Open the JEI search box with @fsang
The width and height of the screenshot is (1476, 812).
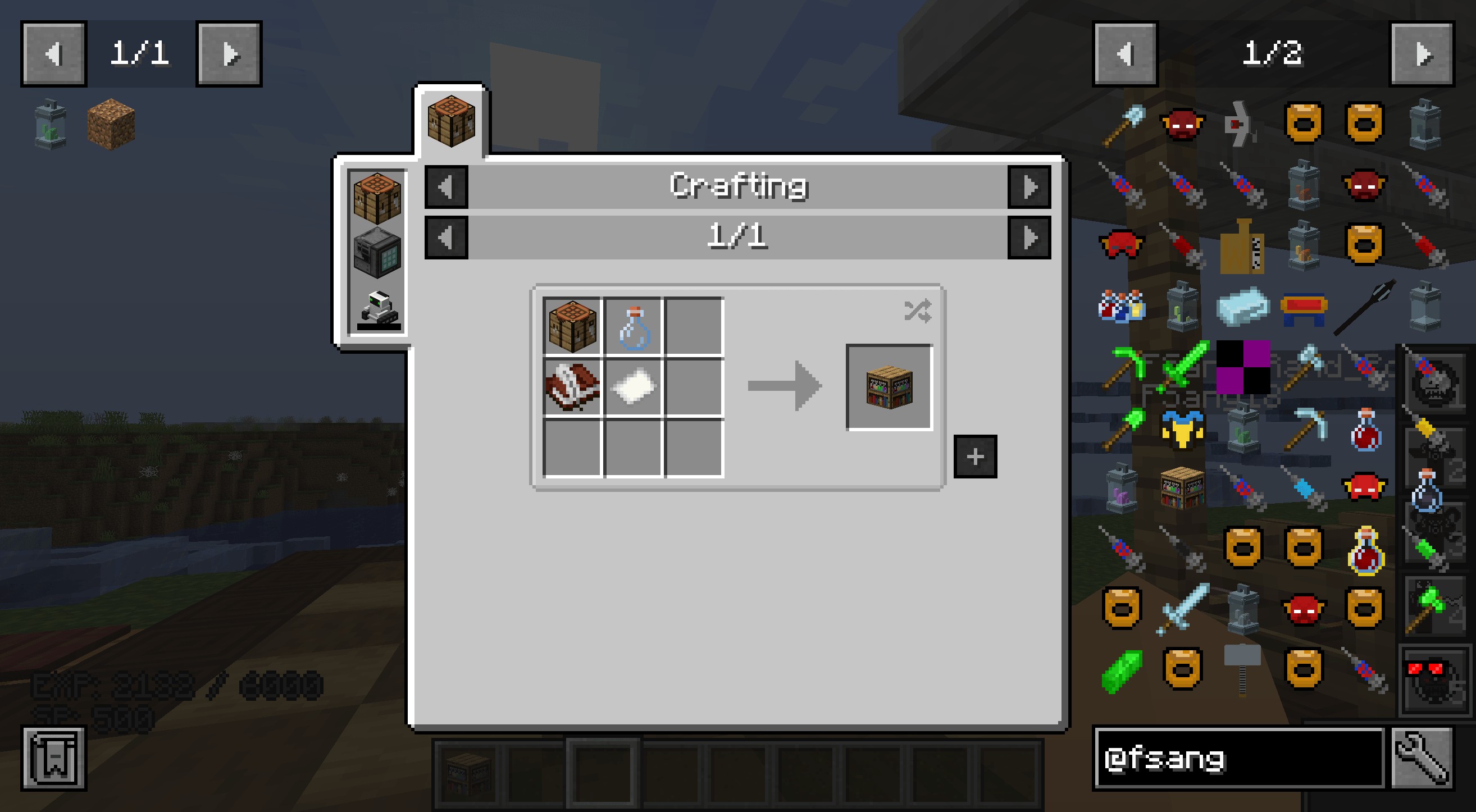[1239, 758]
